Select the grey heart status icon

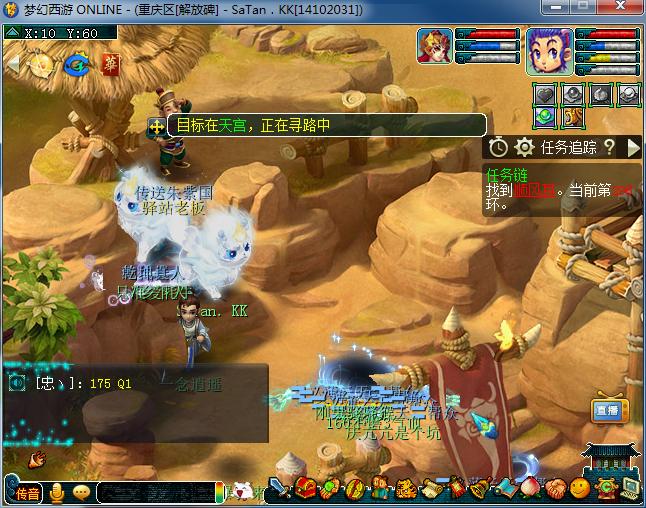pos(543,95)
